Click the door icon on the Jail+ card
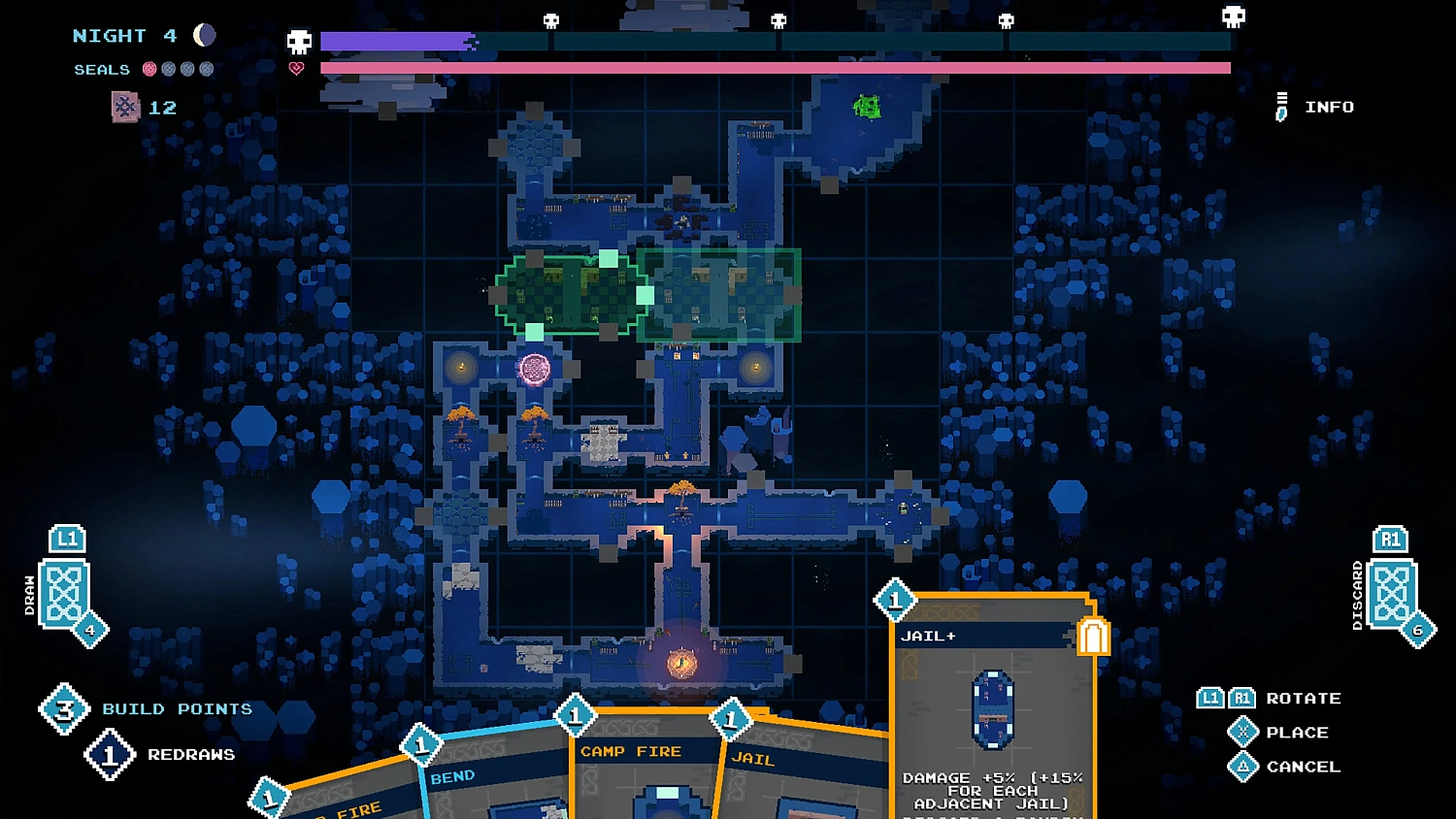Screen dimensions: 1456x819 point(1093,636)
